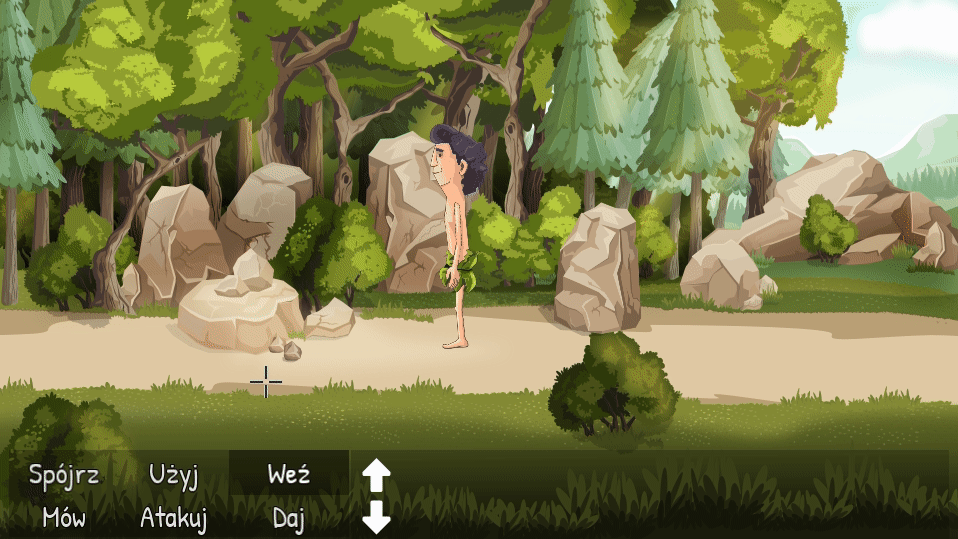Click the inventory up arrow
The image size is (958, 539).
[375, 475]
